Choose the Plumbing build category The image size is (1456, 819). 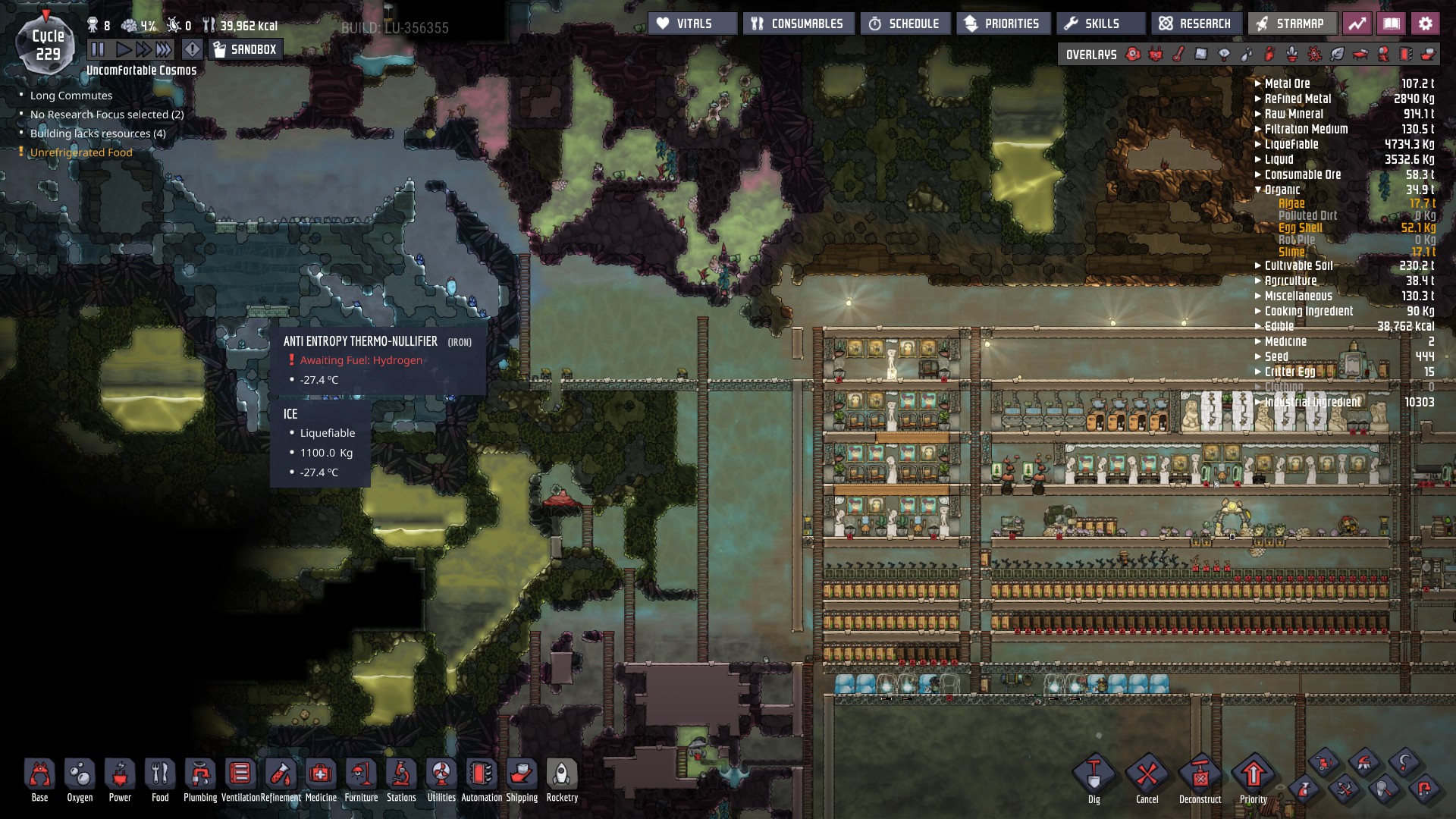(x=200, y=779)
